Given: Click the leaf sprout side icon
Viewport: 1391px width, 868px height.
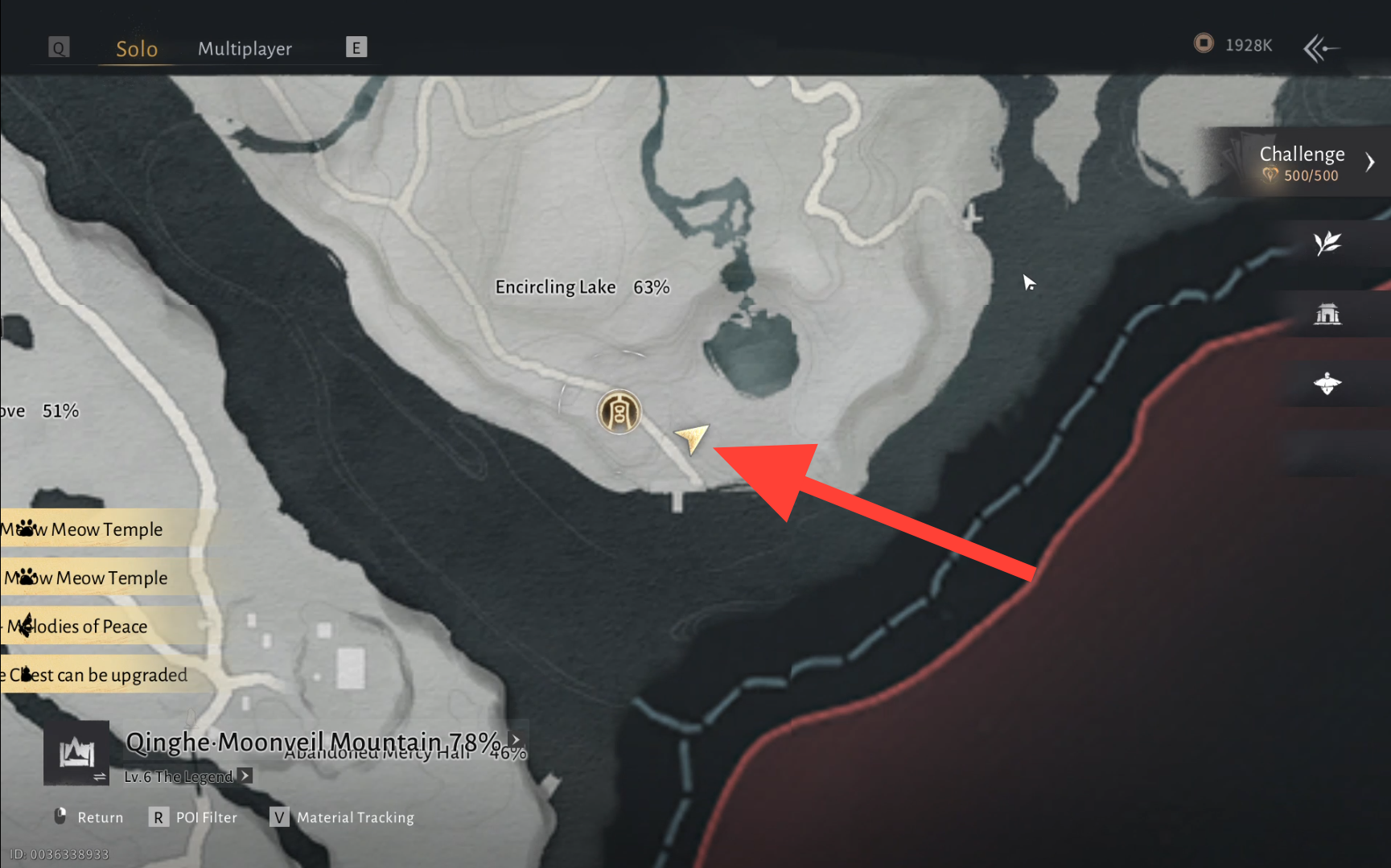Looking at the screenshot, I should click(1327, 243).
